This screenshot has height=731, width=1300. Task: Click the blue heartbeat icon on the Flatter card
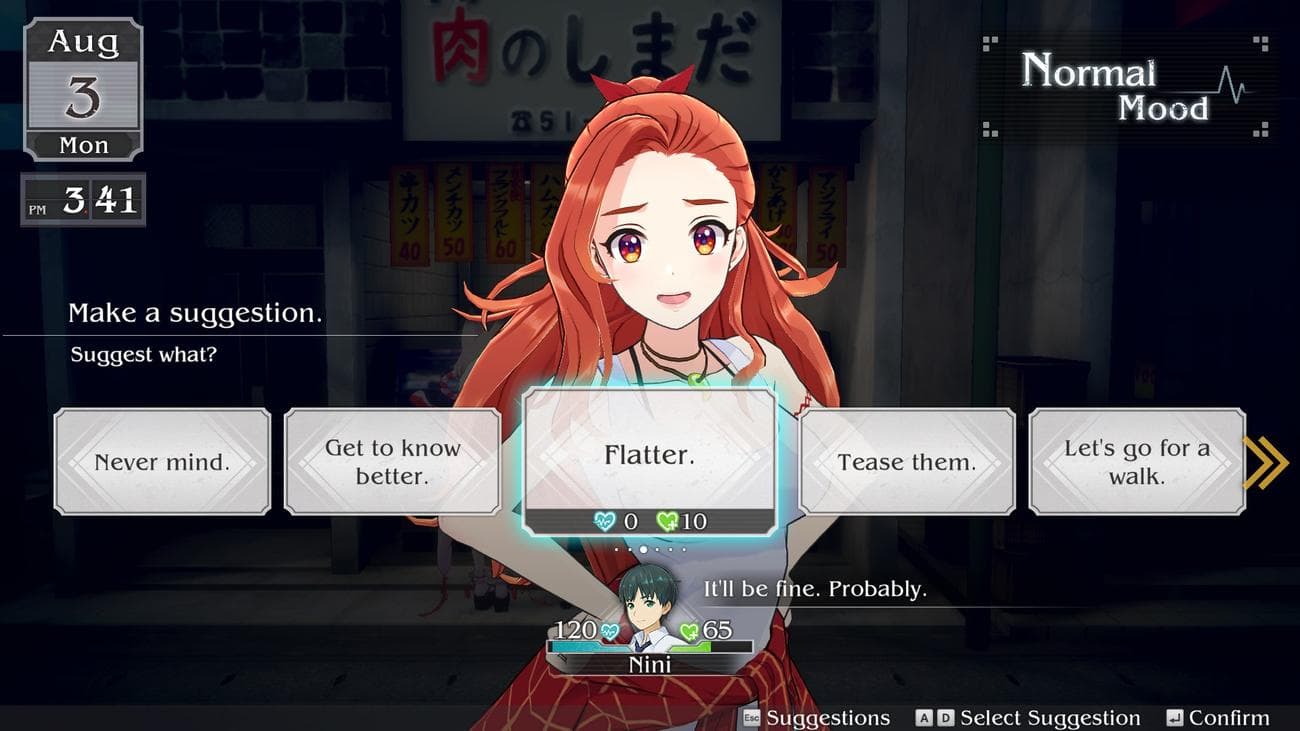click(604, 519)
